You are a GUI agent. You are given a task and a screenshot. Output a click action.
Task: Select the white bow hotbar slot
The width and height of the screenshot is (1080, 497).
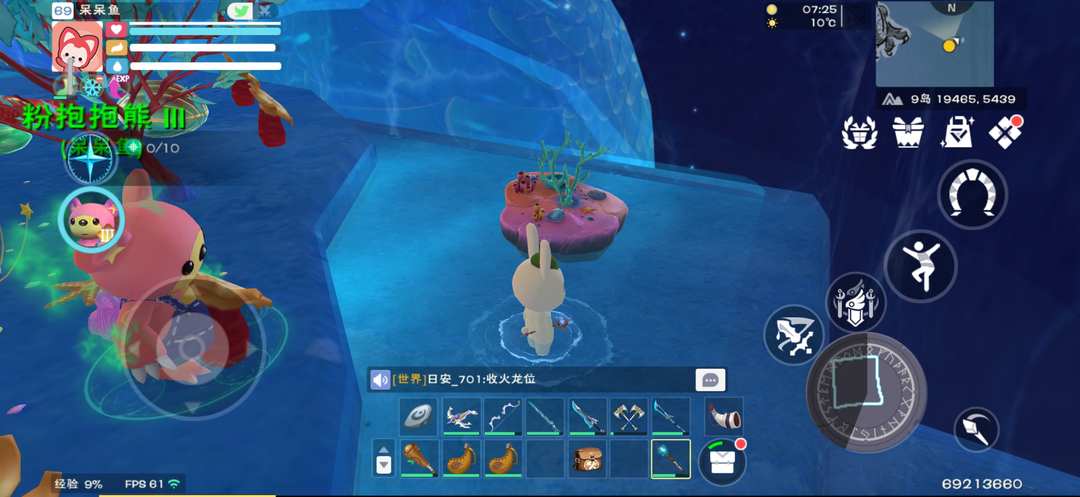502,416
